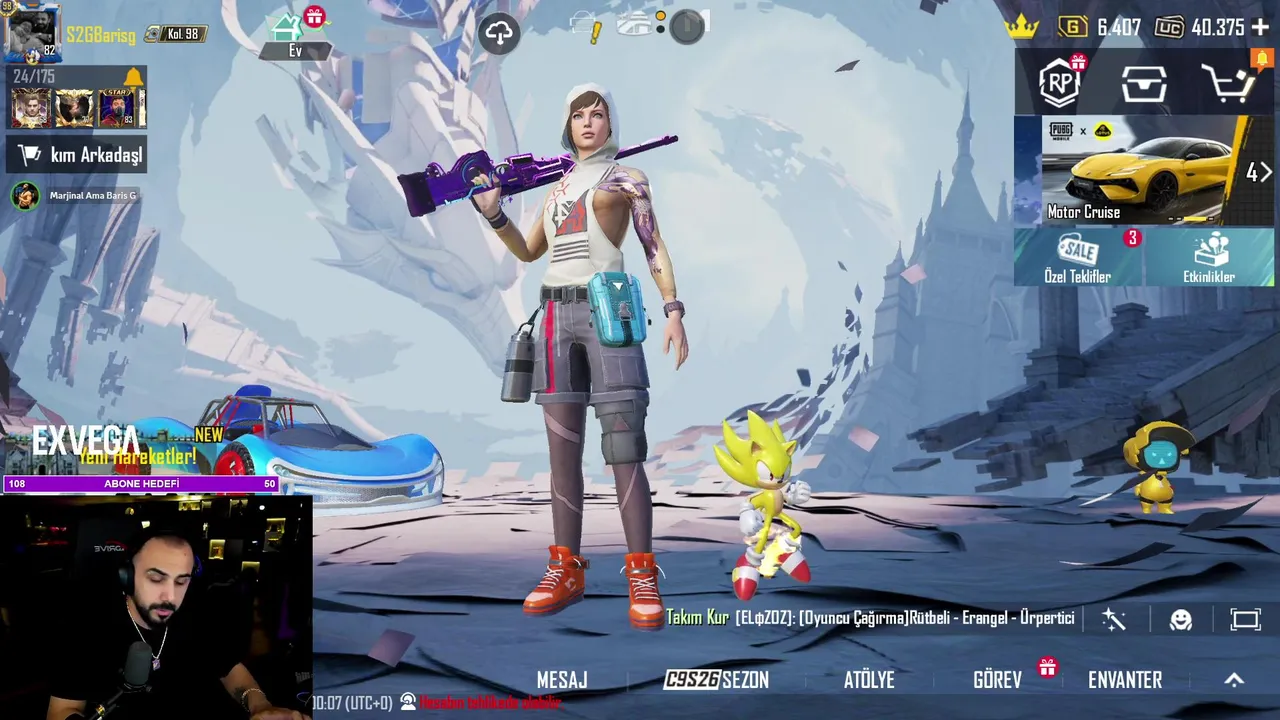
Task: Toggle the fullscreen frame icon
Action: click(1245, 620)
